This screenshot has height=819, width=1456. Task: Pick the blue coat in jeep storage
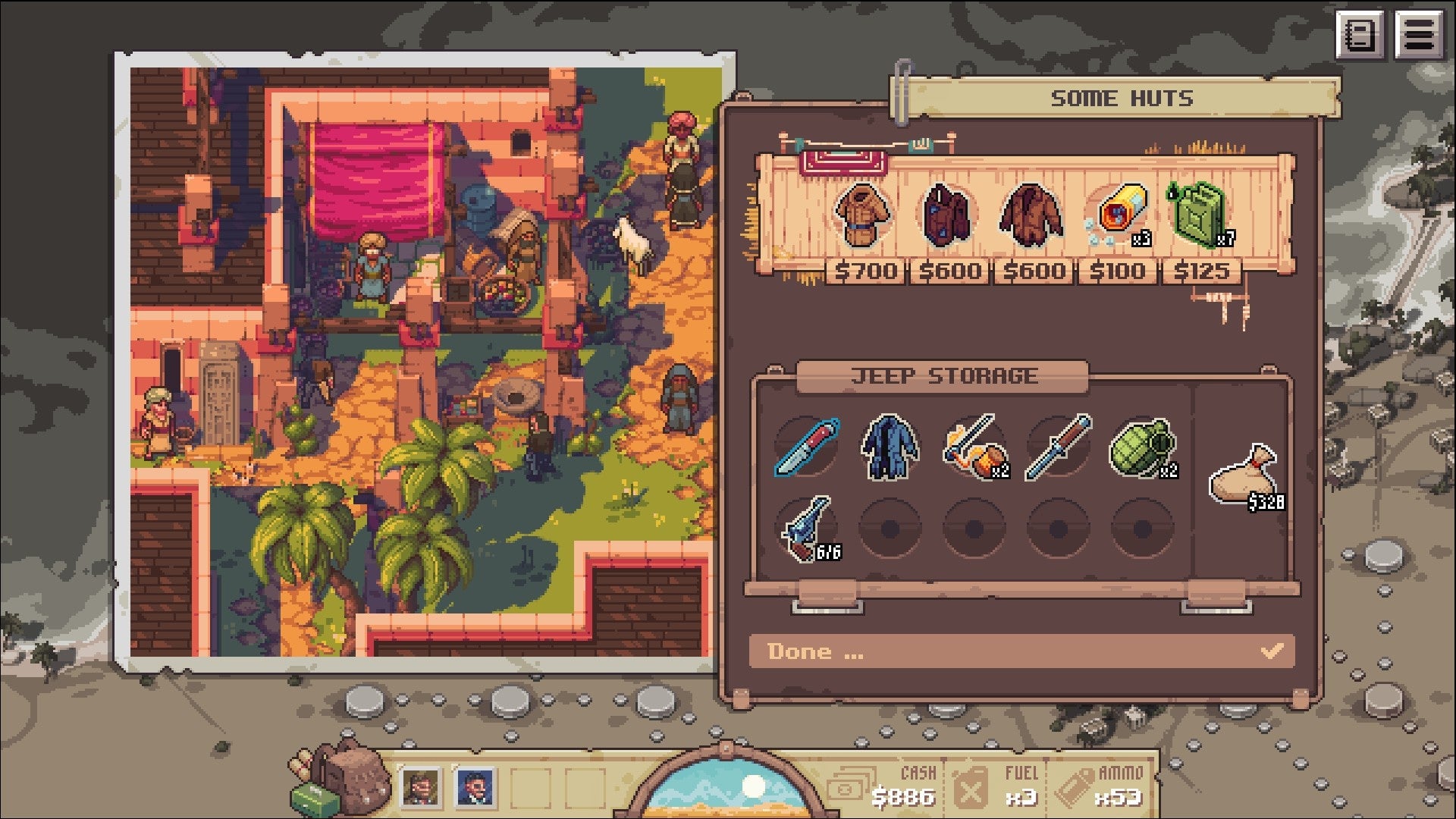point(890,447)
